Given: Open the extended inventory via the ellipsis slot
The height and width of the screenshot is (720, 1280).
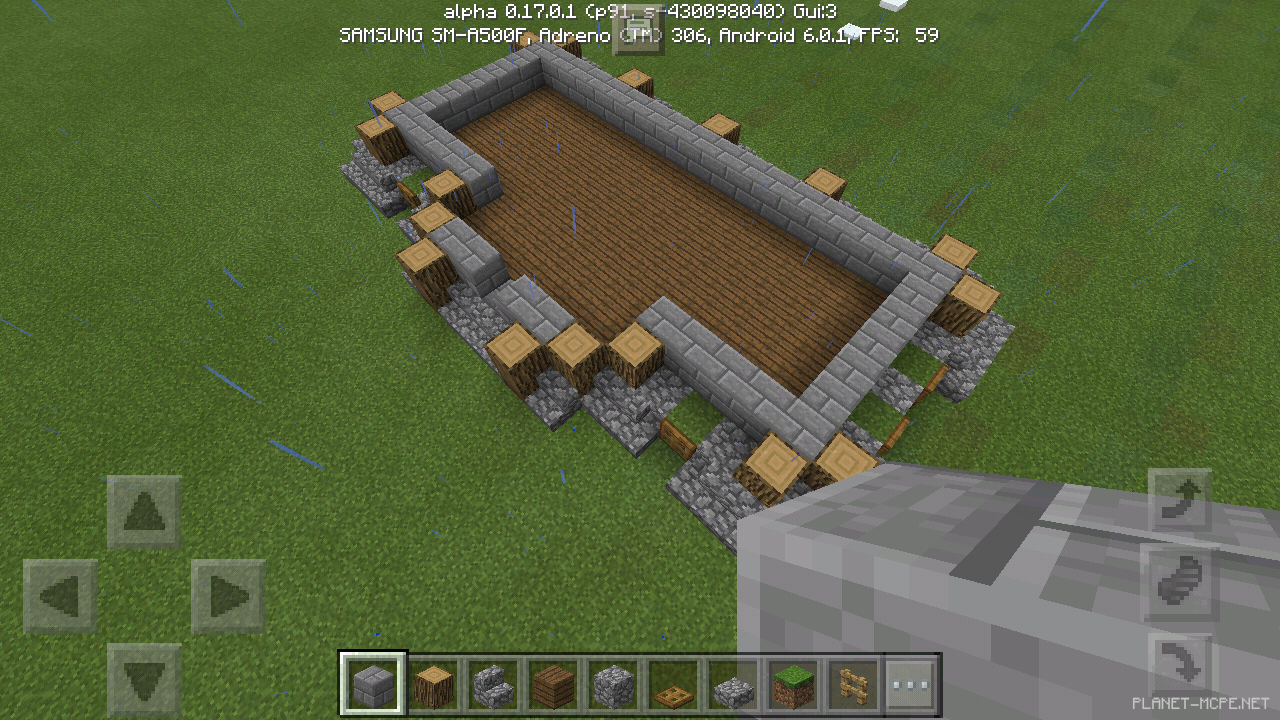Looking at the screenshot, I should point(911,683).
